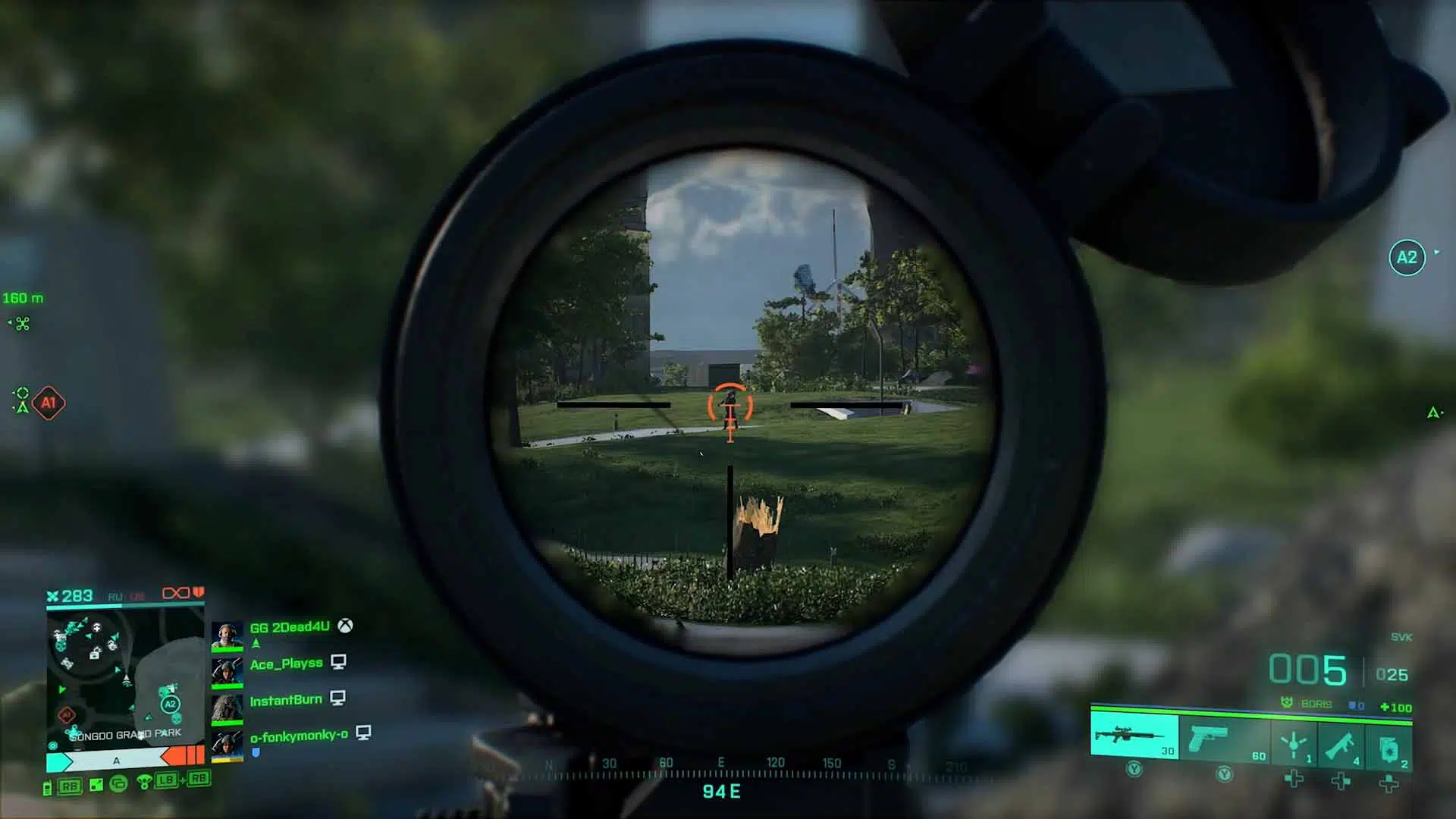Viewport: 1456px width, 819px height.
Task: Choose the rocket launcher gadget slot
Action: pyautogui.click(x=1341, y=745)
